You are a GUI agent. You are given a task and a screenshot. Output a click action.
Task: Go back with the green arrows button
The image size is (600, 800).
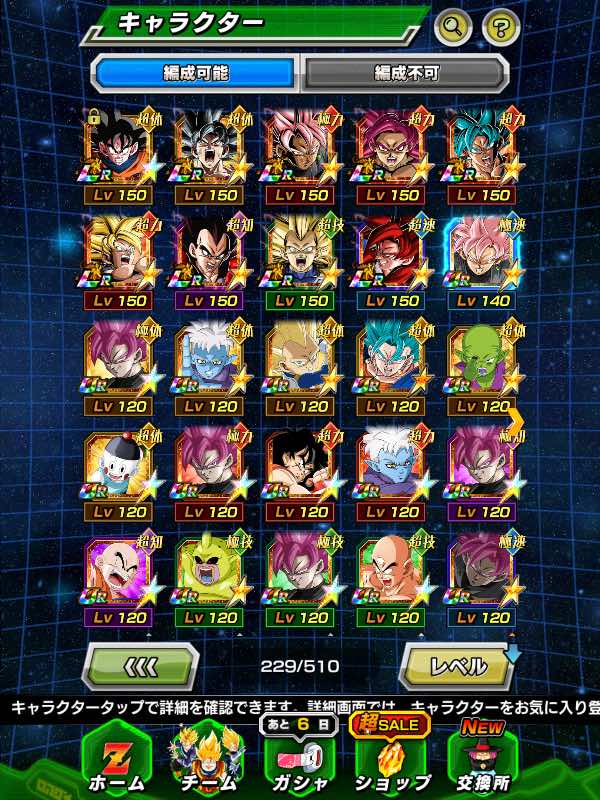pos(140,665)
